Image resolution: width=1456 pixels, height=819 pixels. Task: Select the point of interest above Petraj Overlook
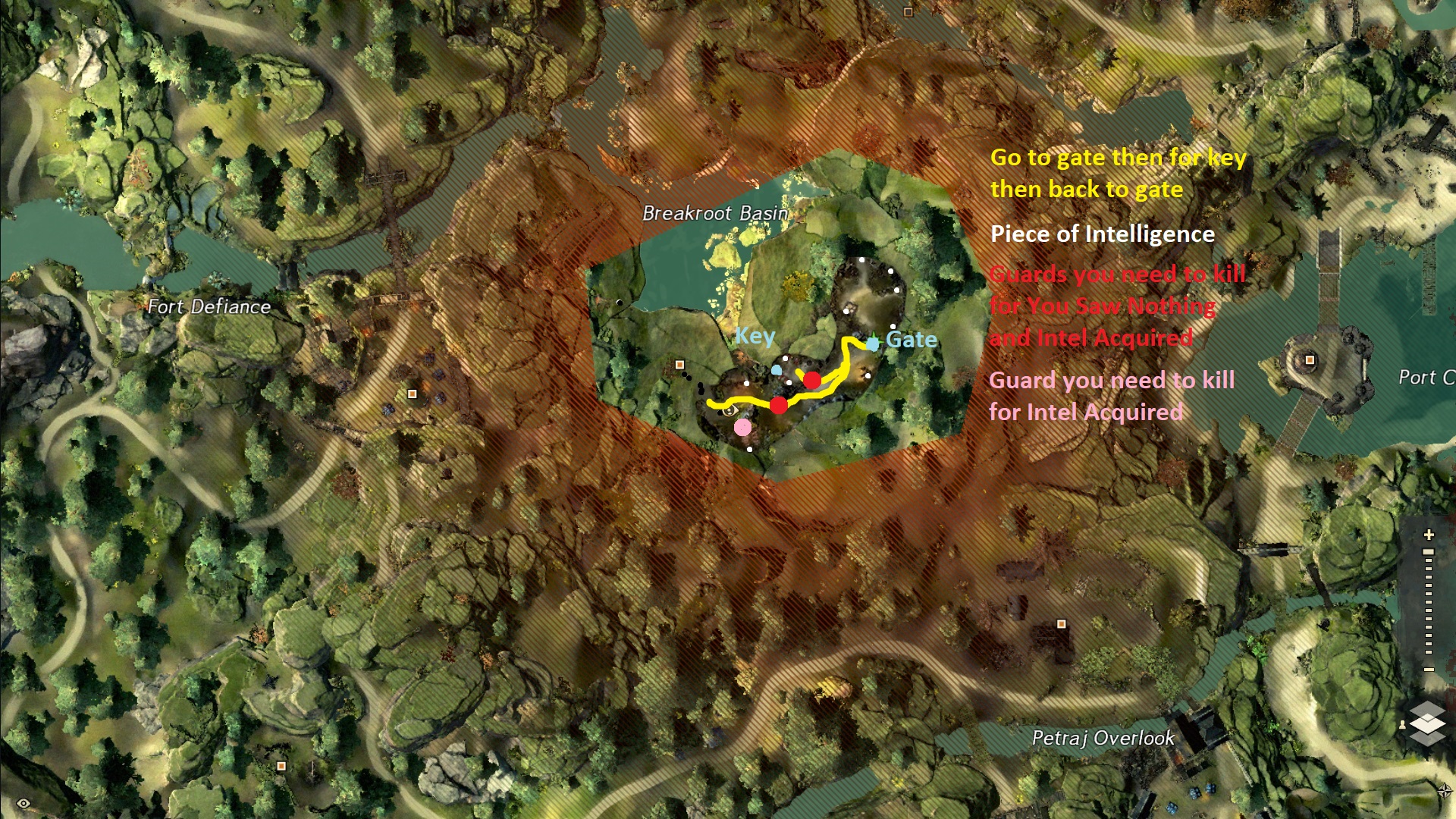(1062, 624)
